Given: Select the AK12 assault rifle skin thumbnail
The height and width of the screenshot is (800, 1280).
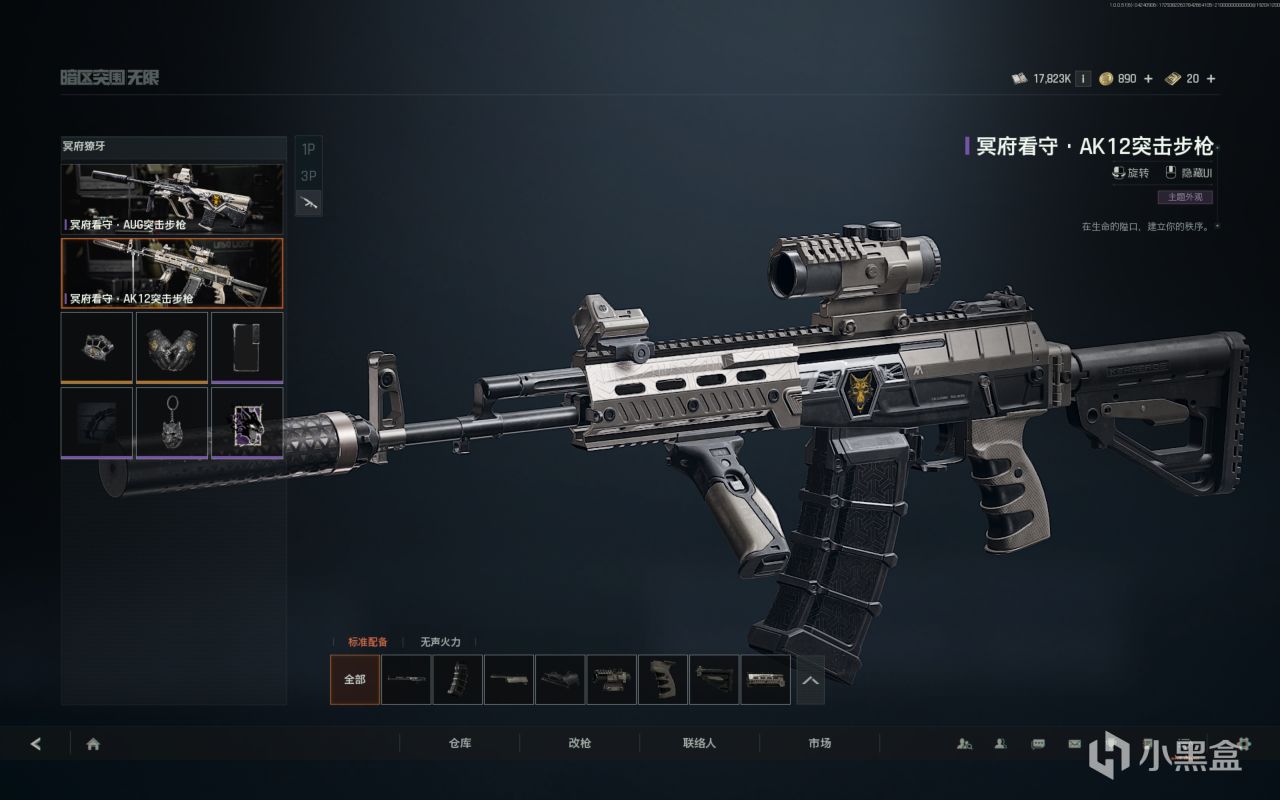Looking at the screenshot, I should click(x=172, y=272).
